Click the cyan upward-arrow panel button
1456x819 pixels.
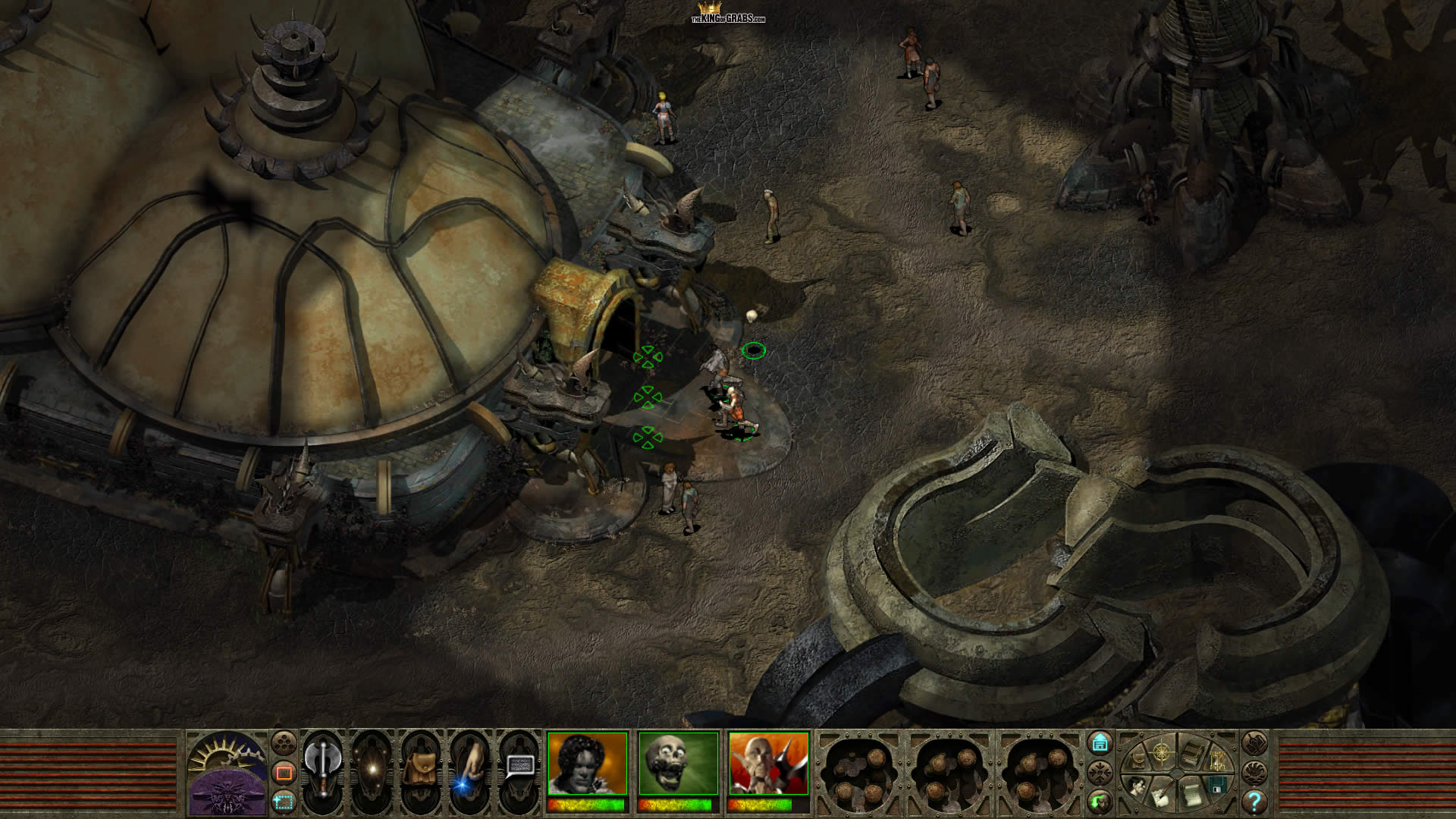coord(1099,743)
